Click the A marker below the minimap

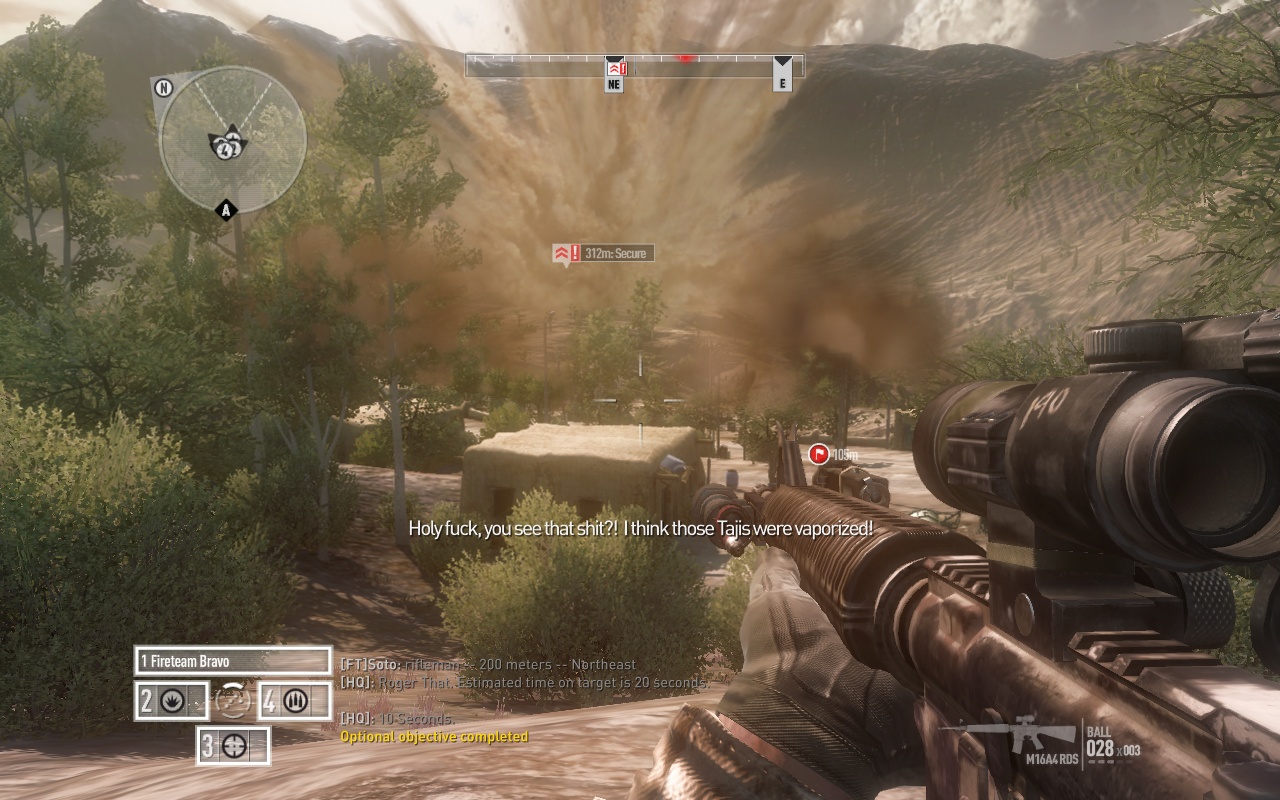(x=224, y=209)
